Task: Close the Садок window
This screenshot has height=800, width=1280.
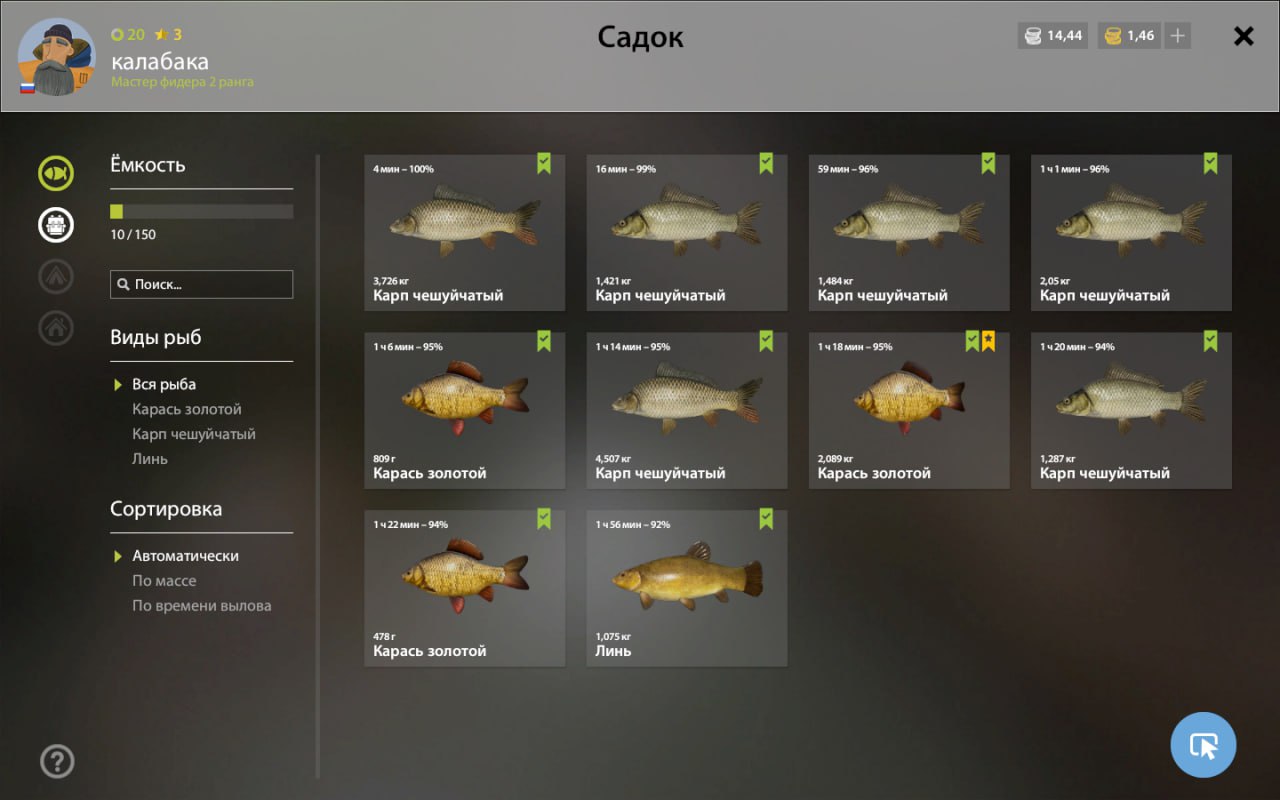Action: 1243,36
